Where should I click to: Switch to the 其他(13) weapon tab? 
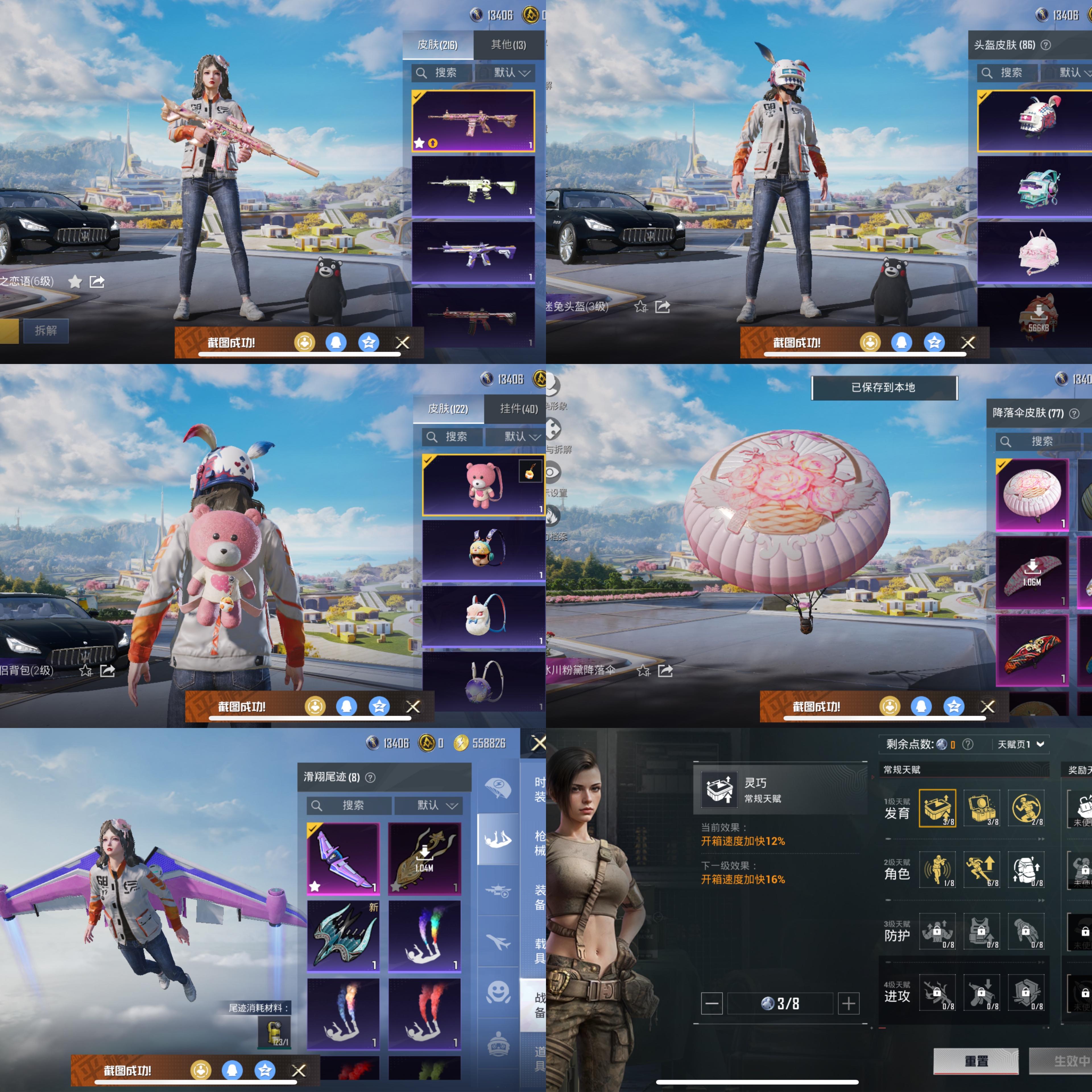click(x=508, y=45)
